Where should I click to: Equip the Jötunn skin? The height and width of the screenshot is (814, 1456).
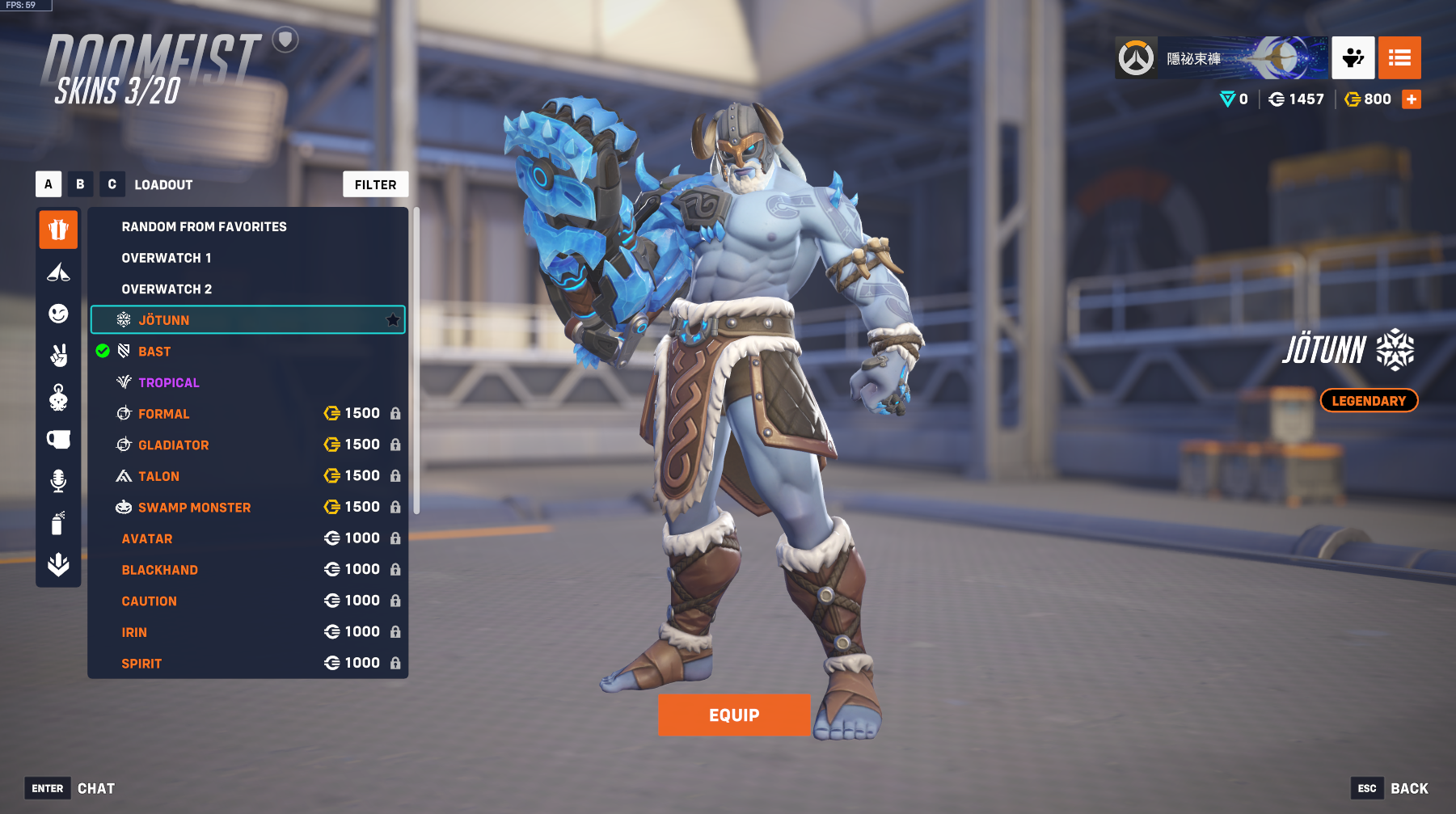[x=733, y=715]
